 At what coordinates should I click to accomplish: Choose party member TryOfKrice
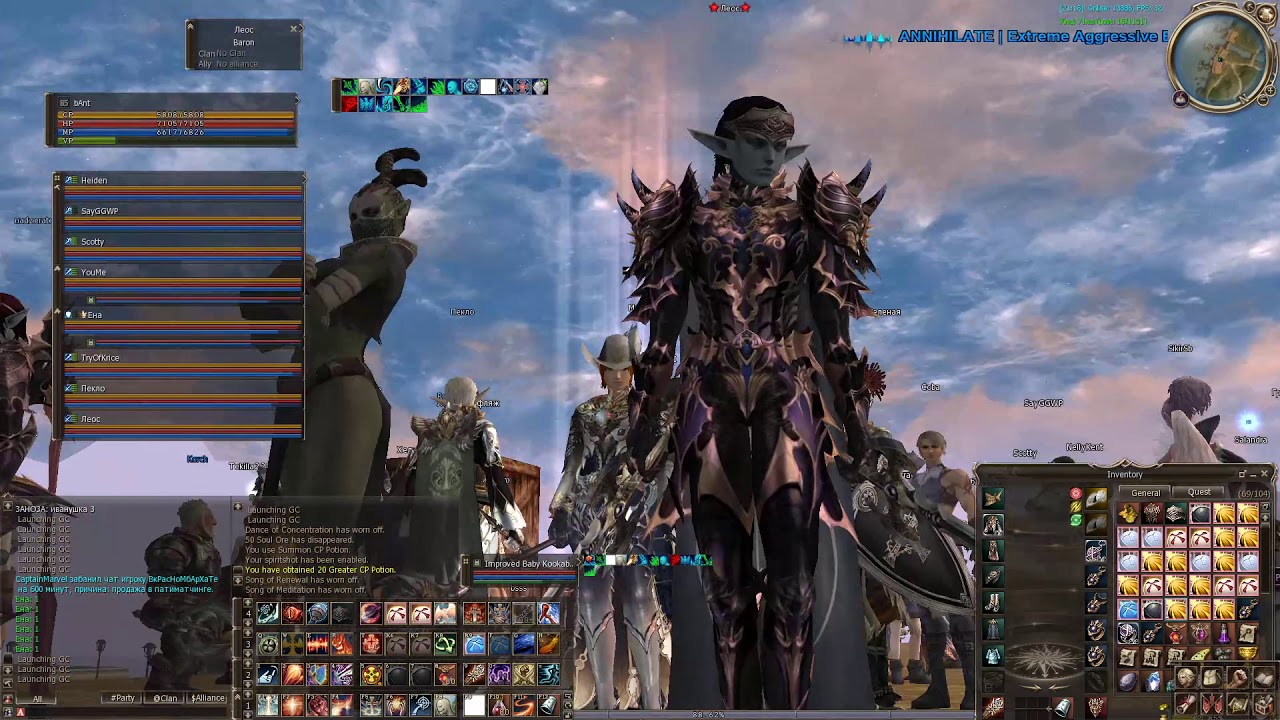pos(100,358)
